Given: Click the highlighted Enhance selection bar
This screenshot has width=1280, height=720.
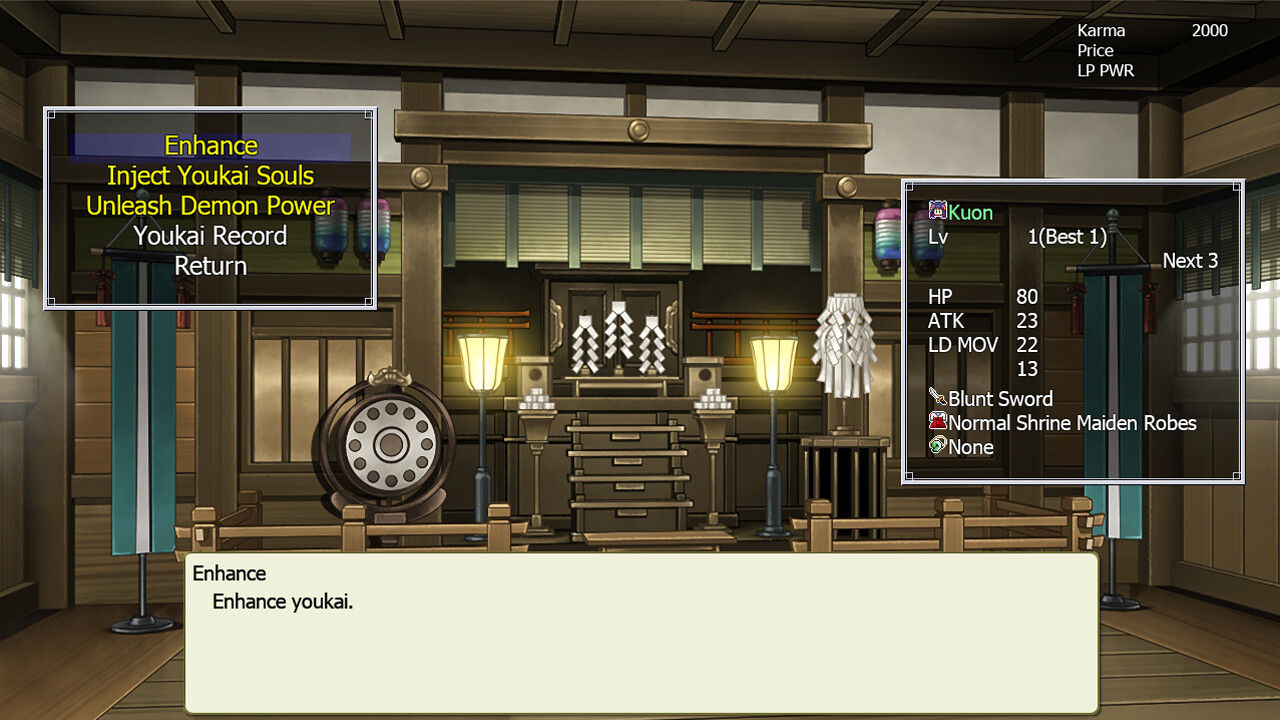Looking at the screenshot, I should coord(211,145).
